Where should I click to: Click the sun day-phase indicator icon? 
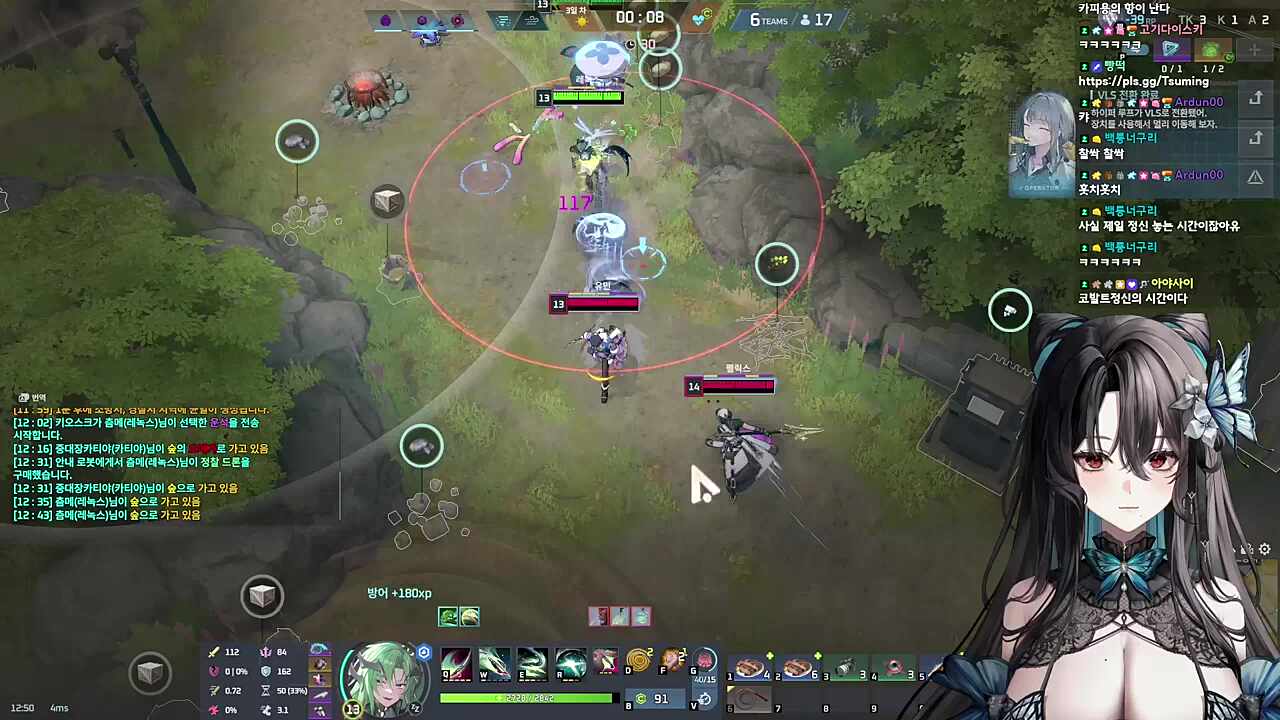point(582,21)
